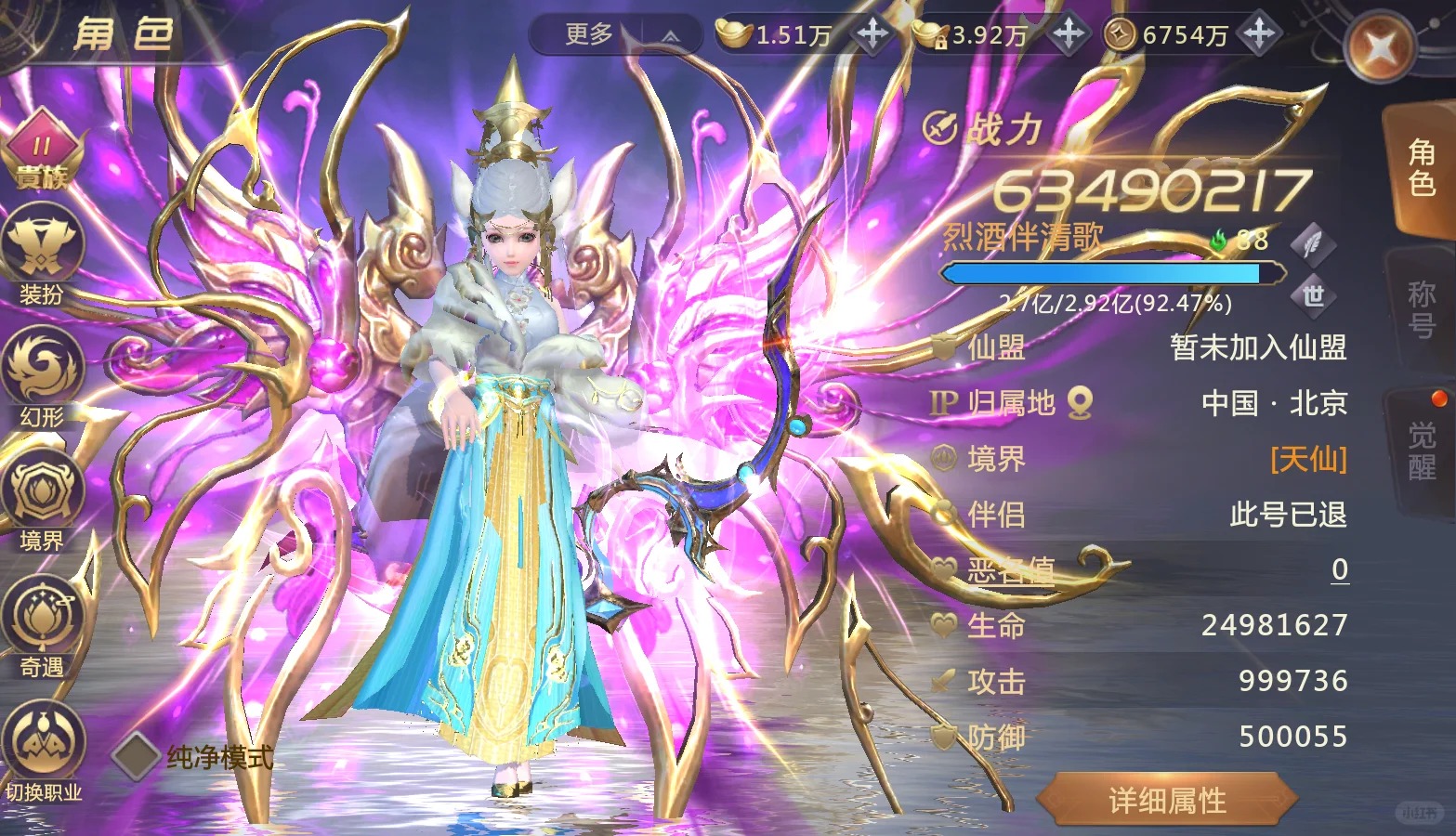
Task: Close the character screen
Action: (x=1381, y=48)
